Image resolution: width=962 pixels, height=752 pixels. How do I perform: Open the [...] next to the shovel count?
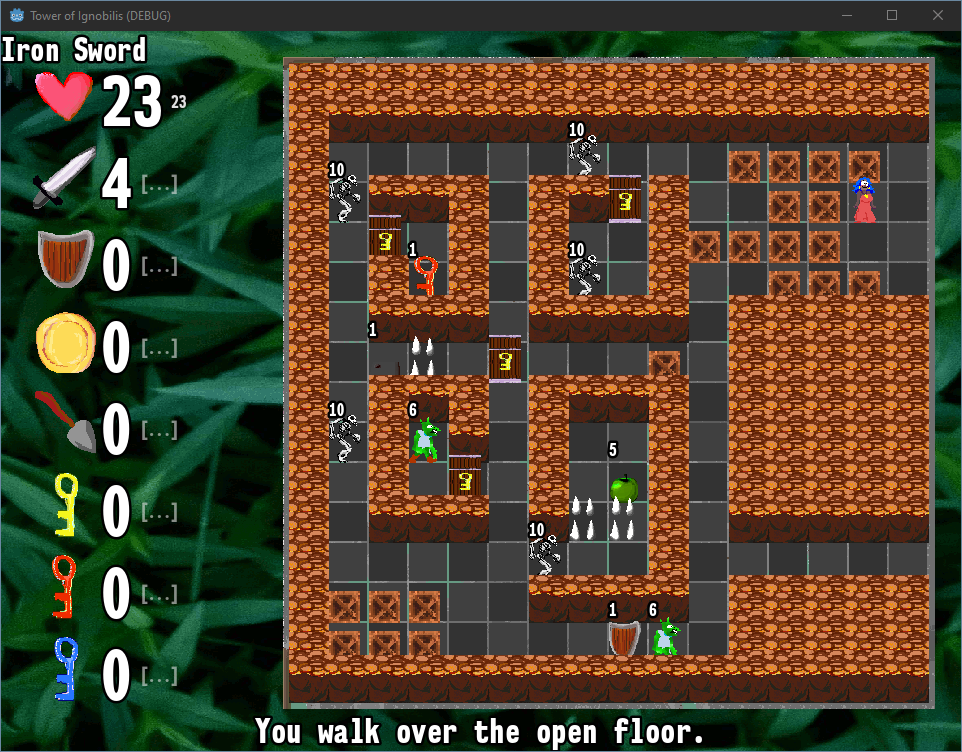click(159, 430)
